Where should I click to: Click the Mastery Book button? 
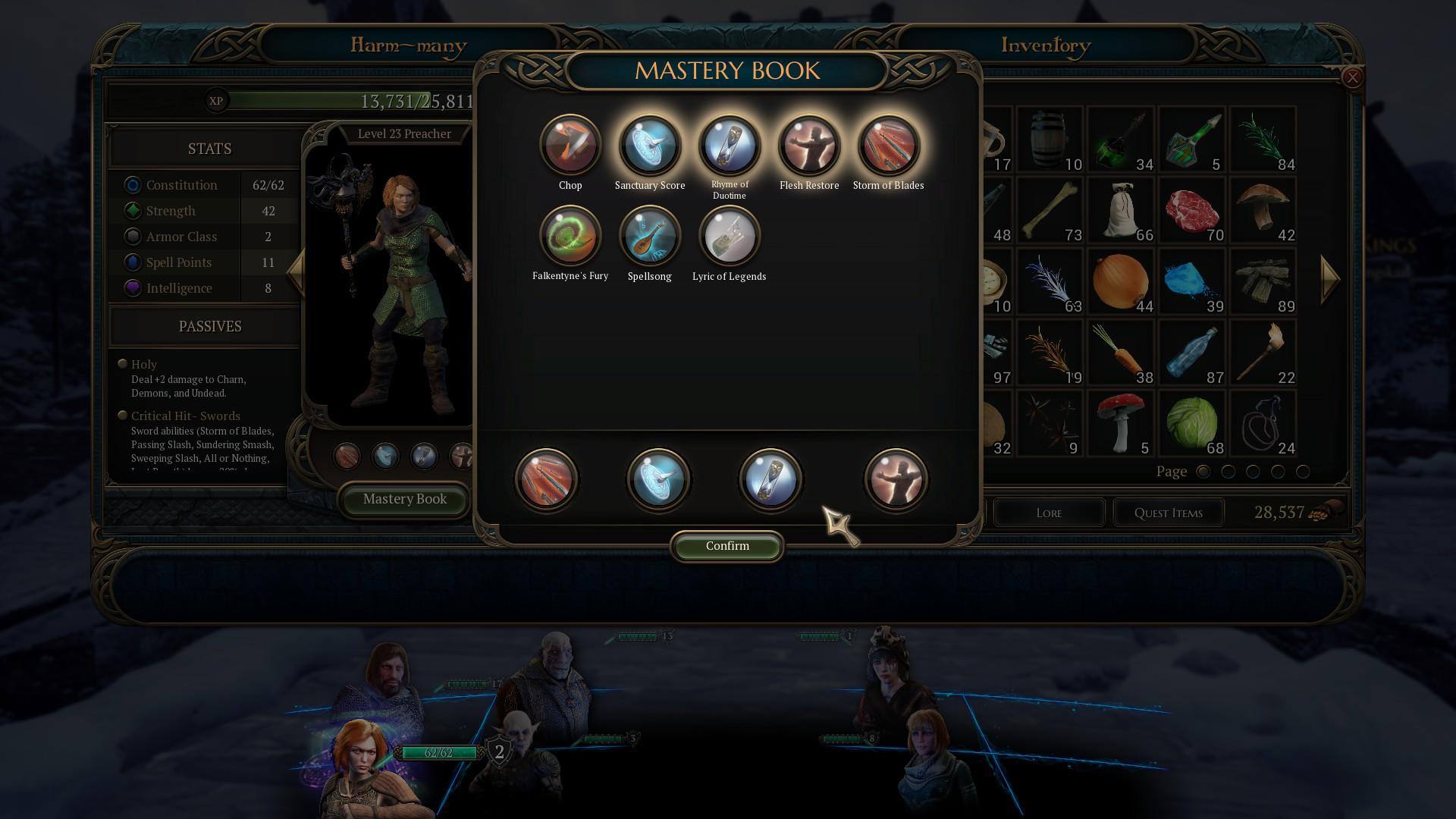click(x=404, y=500)
